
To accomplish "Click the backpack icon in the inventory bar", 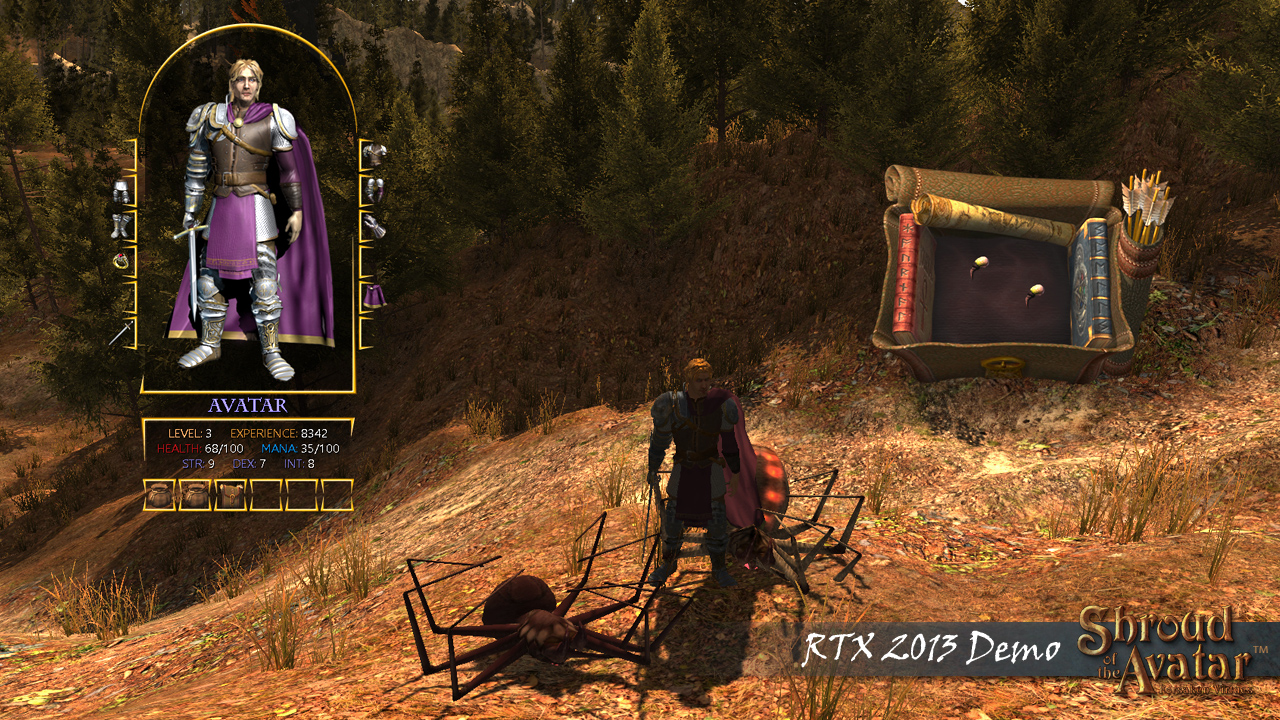I will 231,493.
